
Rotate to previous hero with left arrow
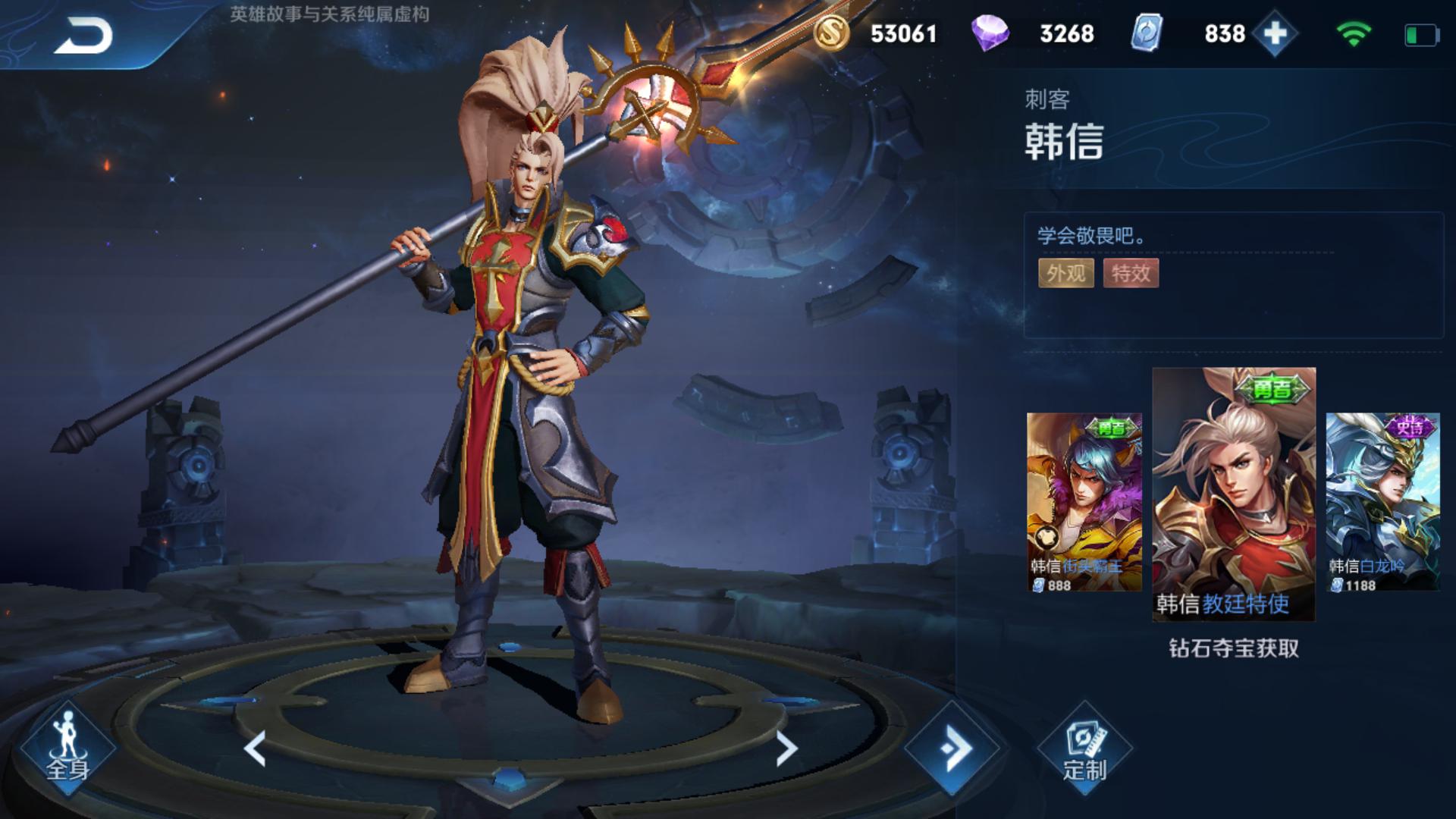coord(255,749)
